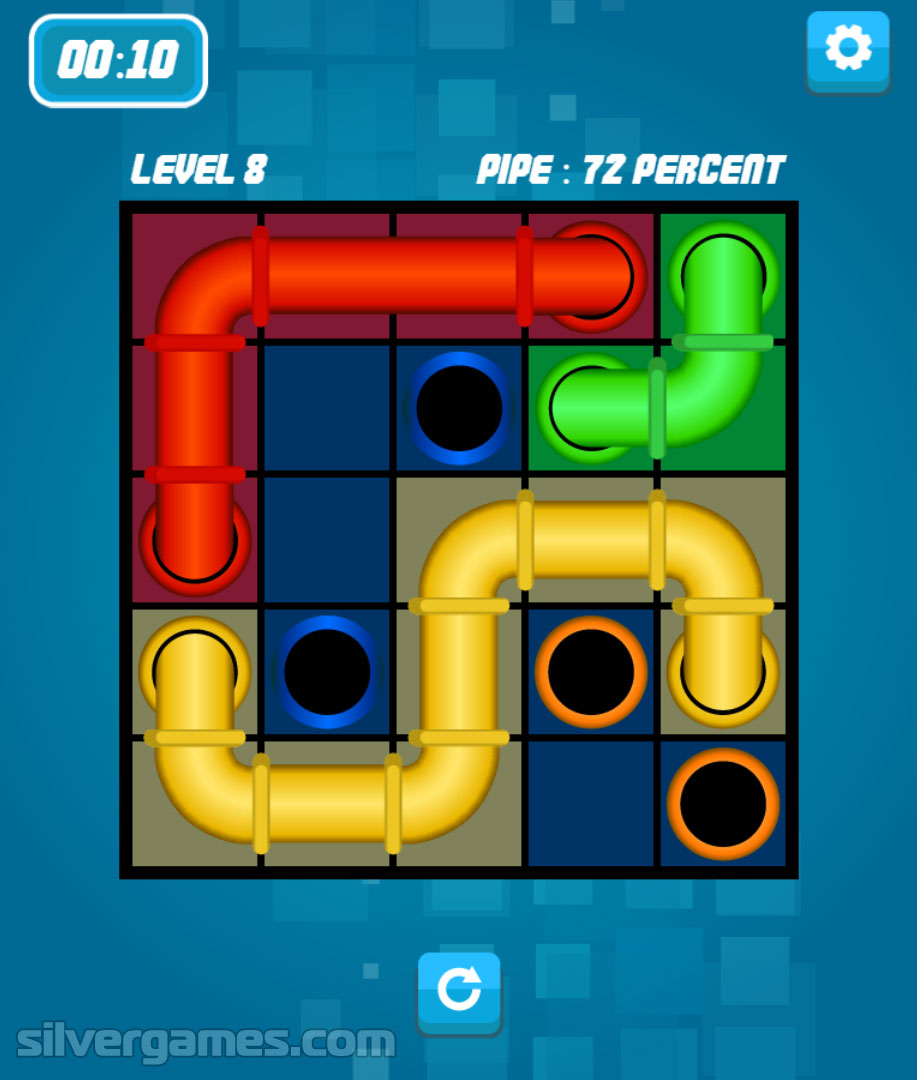
Task: Select the yellow endpoint next to the blue ring
Action: coord(195,668)
